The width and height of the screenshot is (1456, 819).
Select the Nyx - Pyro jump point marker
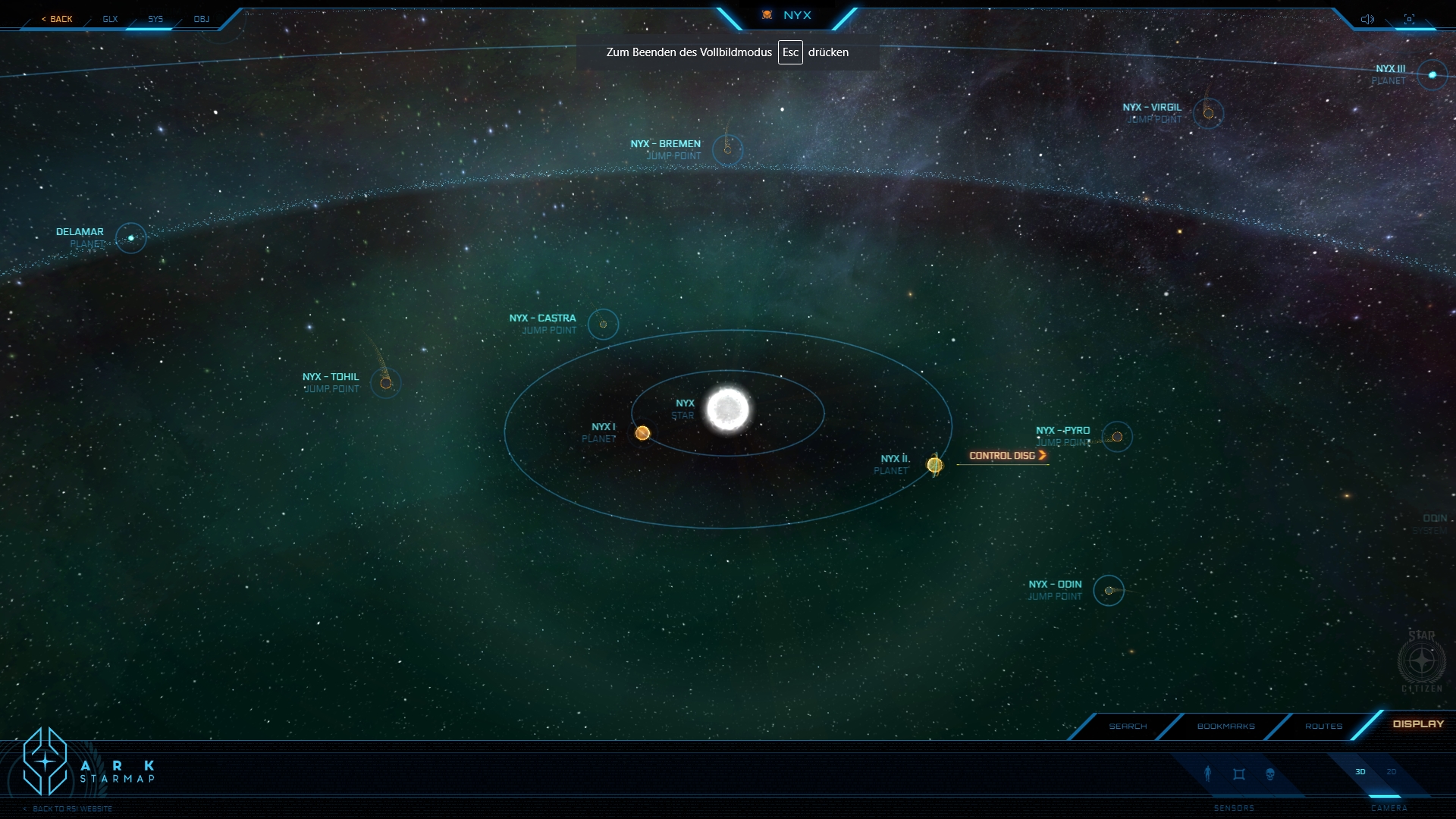click(1117, 437)
